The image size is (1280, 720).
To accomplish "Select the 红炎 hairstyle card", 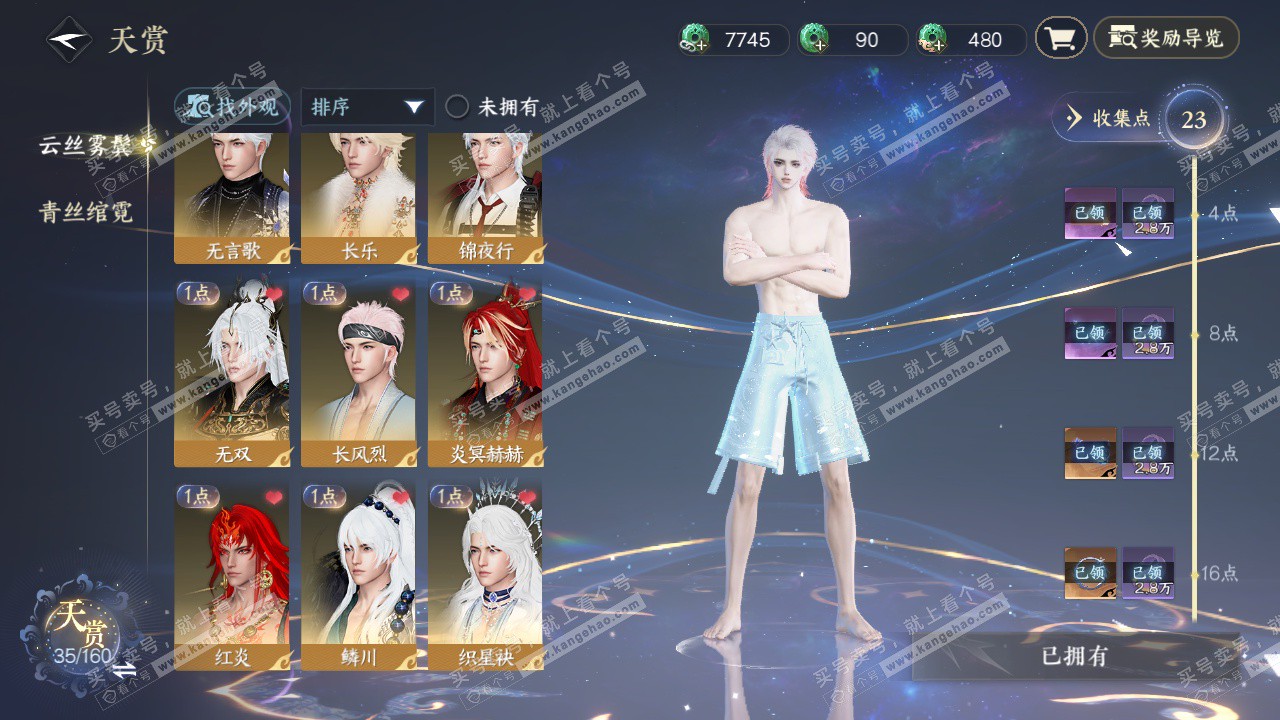I will click(232, 576).
